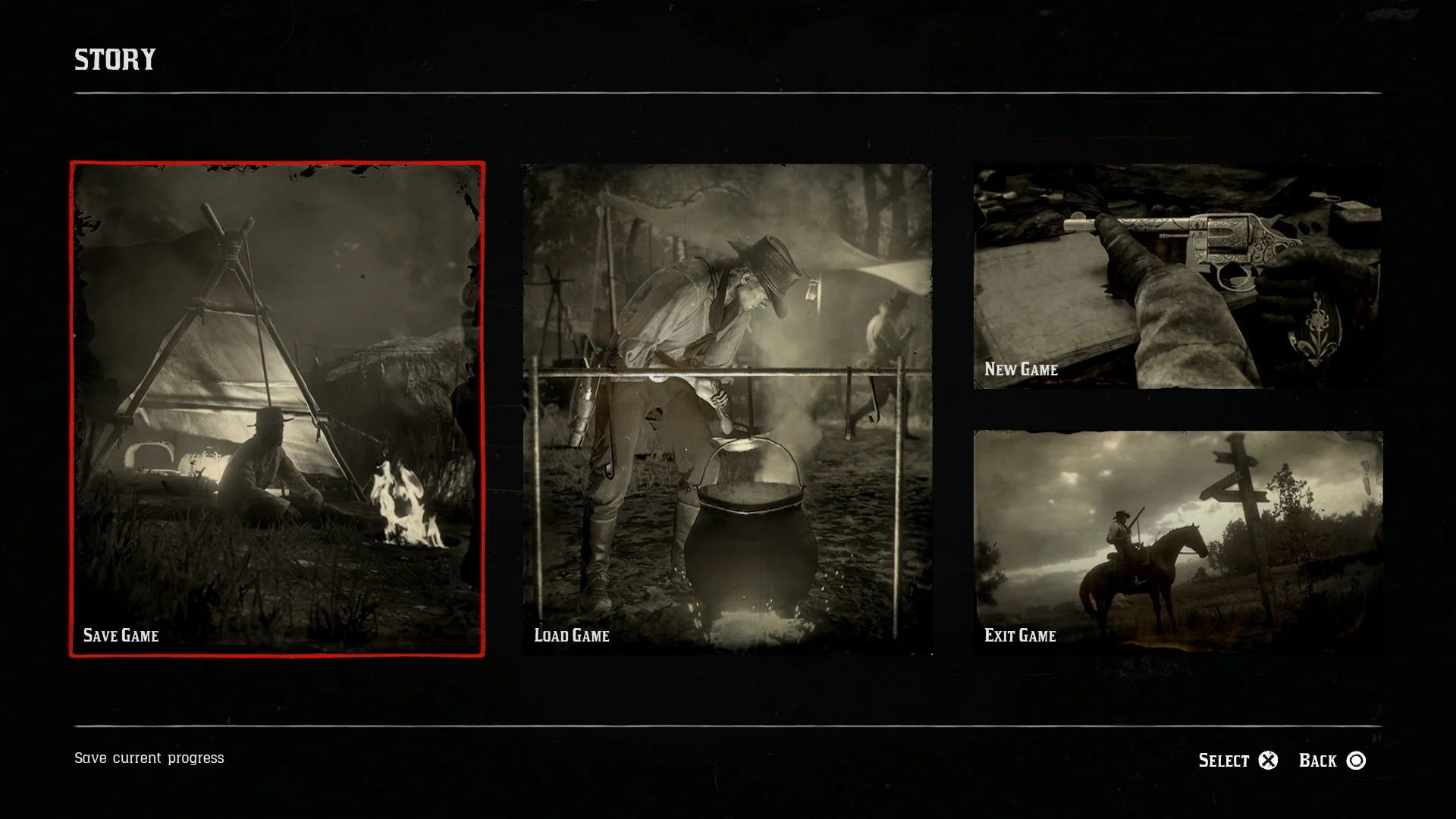Select the highlighted Save Game tile
The image size is (1456, 819).
click(277, 409)
